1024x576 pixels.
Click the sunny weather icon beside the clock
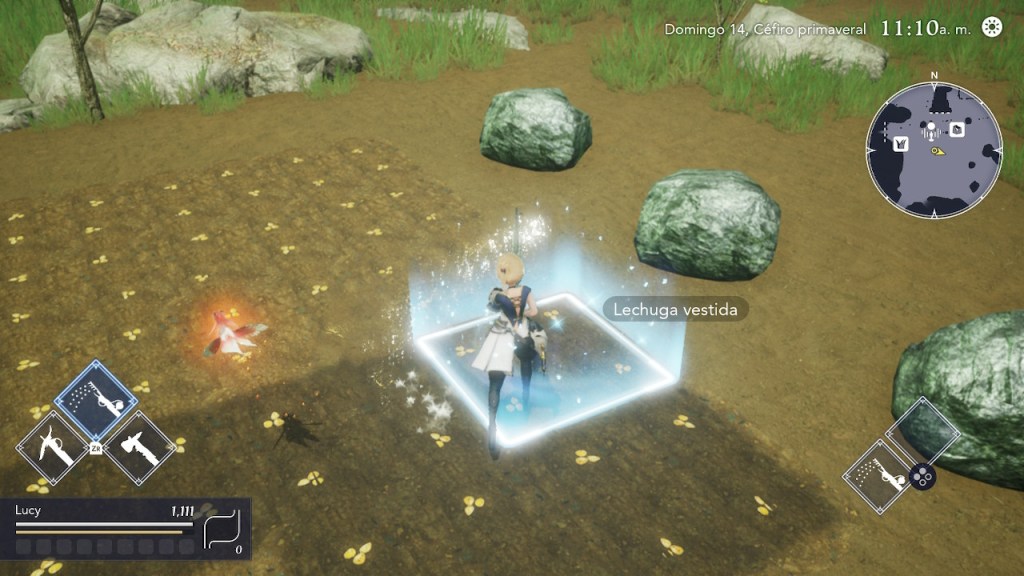pyautogui.click(x=991, y=27)
